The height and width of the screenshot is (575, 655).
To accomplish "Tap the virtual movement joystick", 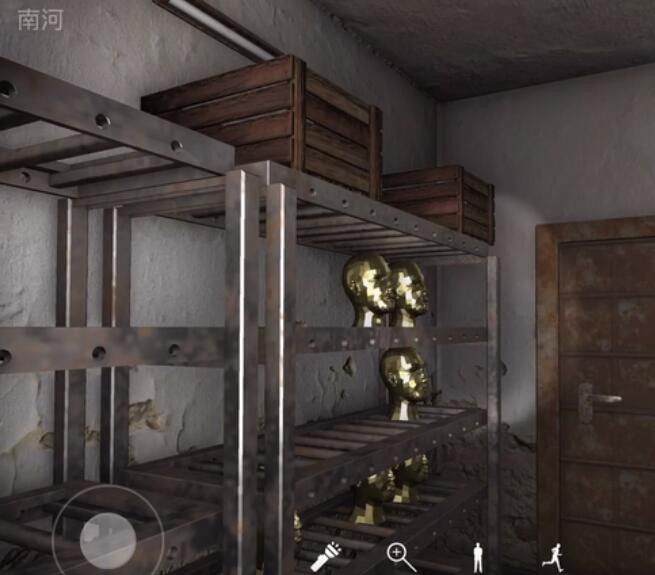I will point(108,540).
